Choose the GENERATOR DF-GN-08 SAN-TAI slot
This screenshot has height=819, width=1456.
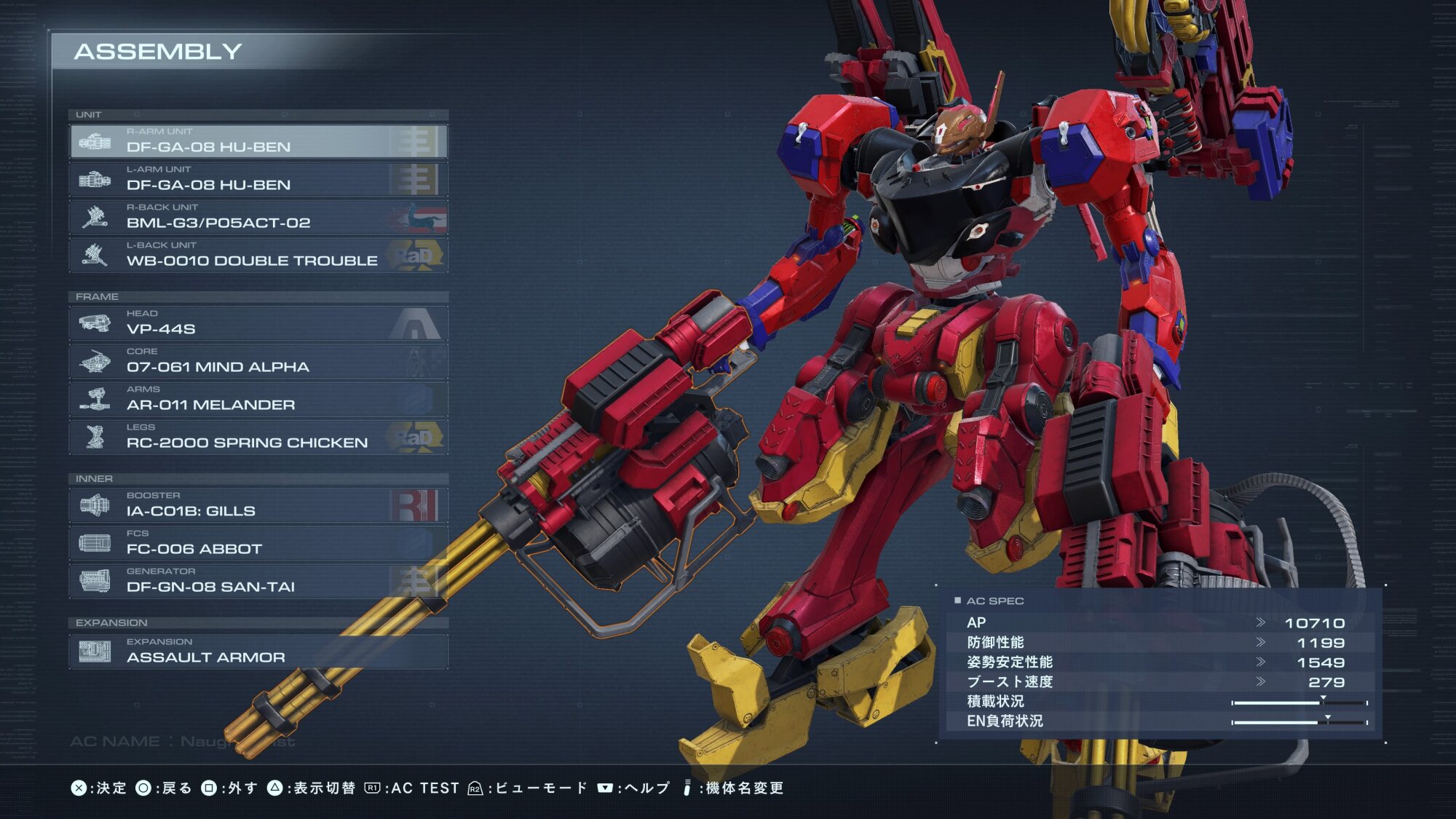(x=258, y=581)
